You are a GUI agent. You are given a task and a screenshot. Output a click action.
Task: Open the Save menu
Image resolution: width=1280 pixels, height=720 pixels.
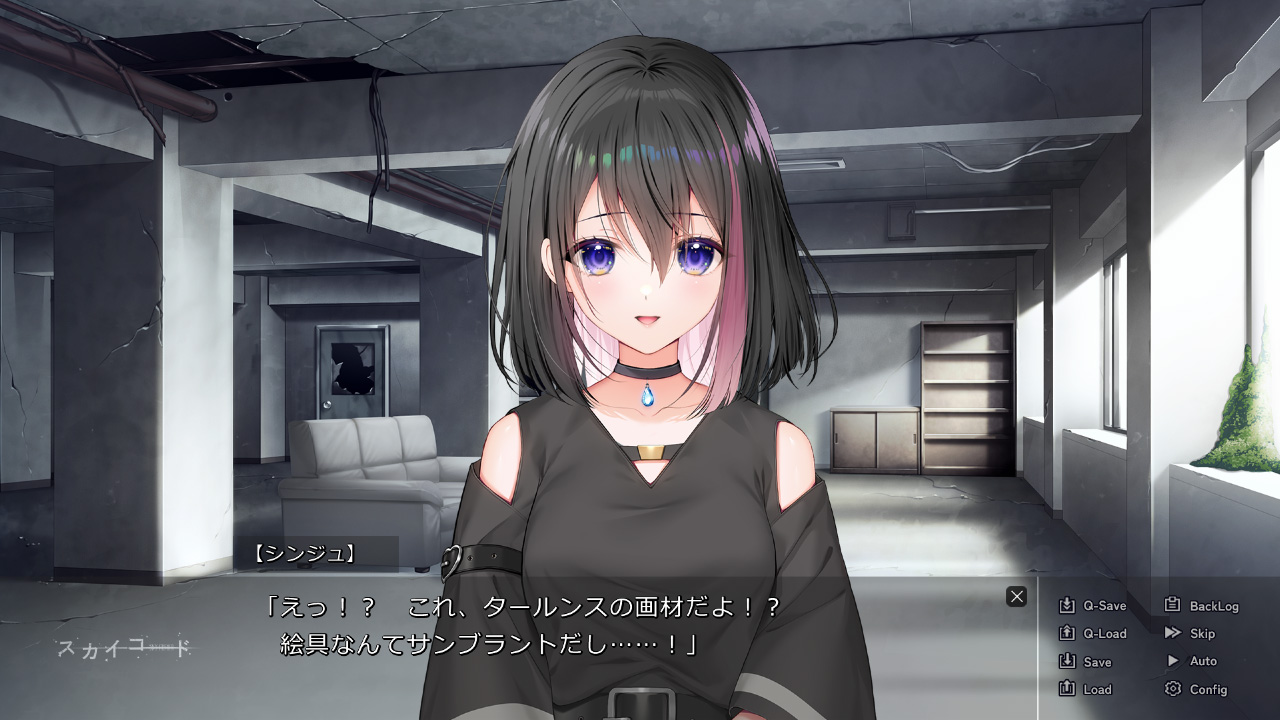tap(1085, 662)
